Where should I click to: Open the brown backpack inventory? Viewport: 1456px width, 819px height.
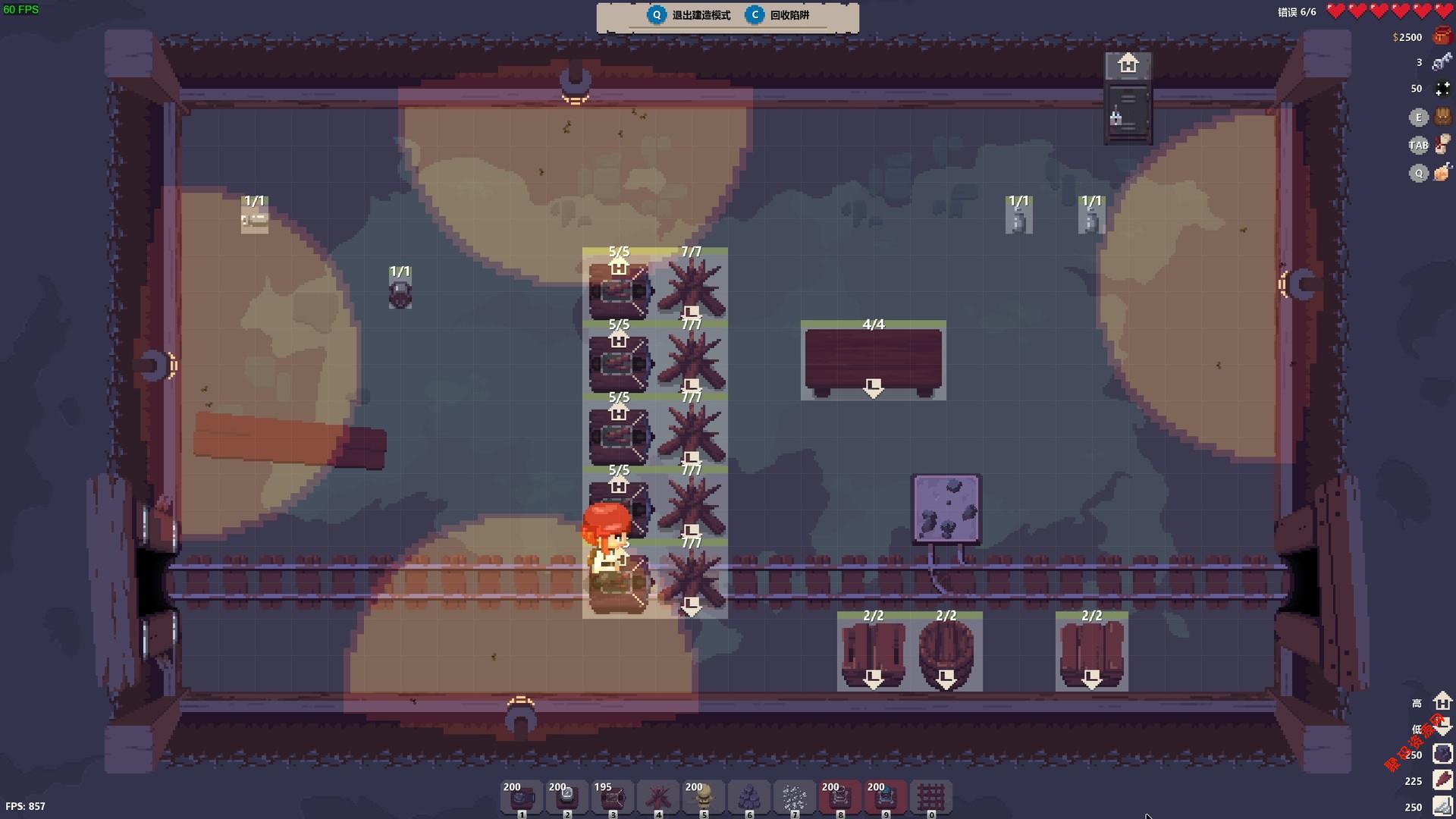coord(1442,117)
